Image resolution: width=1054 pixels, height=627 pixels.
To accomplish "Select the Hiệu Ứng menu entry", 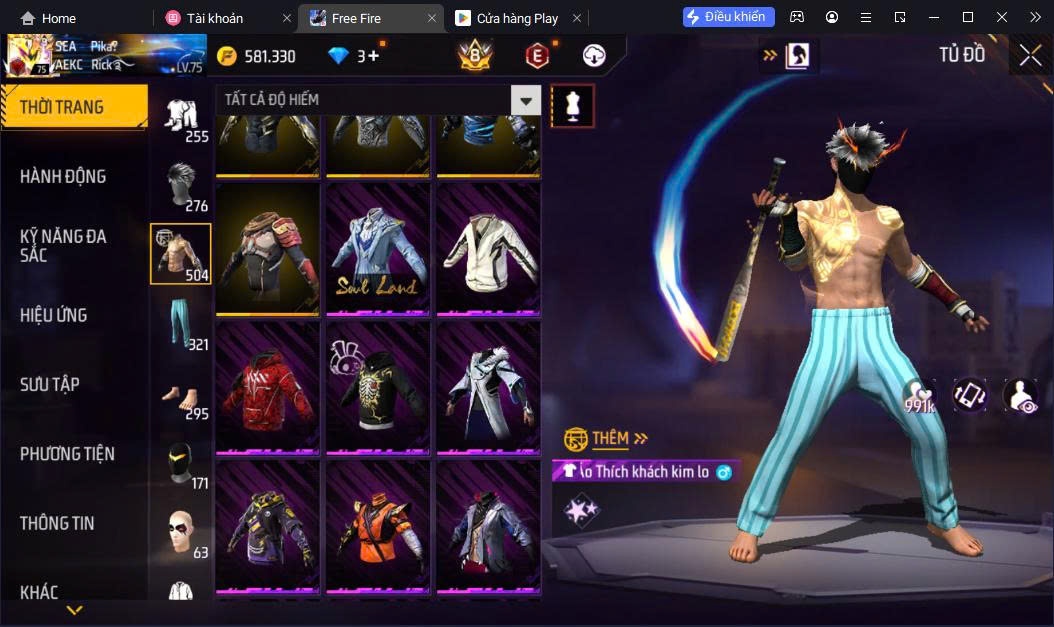I will click(x=54, y=315).
